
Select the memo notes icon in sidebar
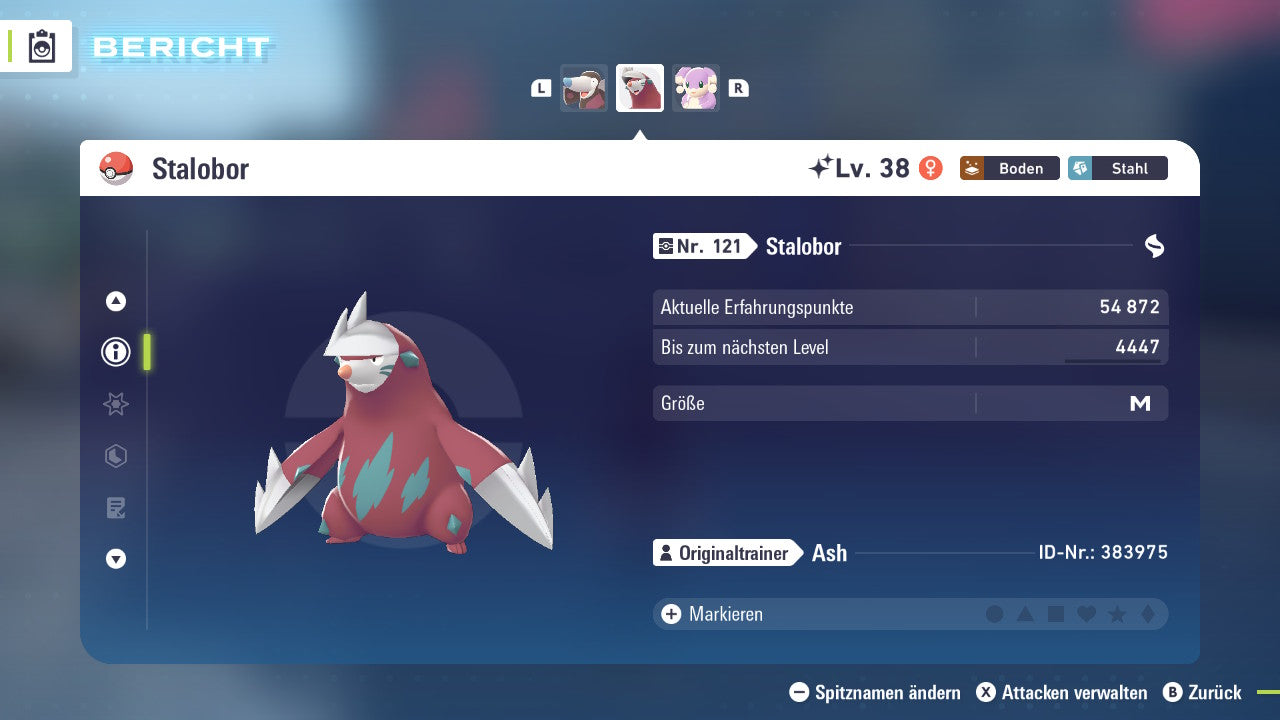pyautogui.click(x=115, y=508)
